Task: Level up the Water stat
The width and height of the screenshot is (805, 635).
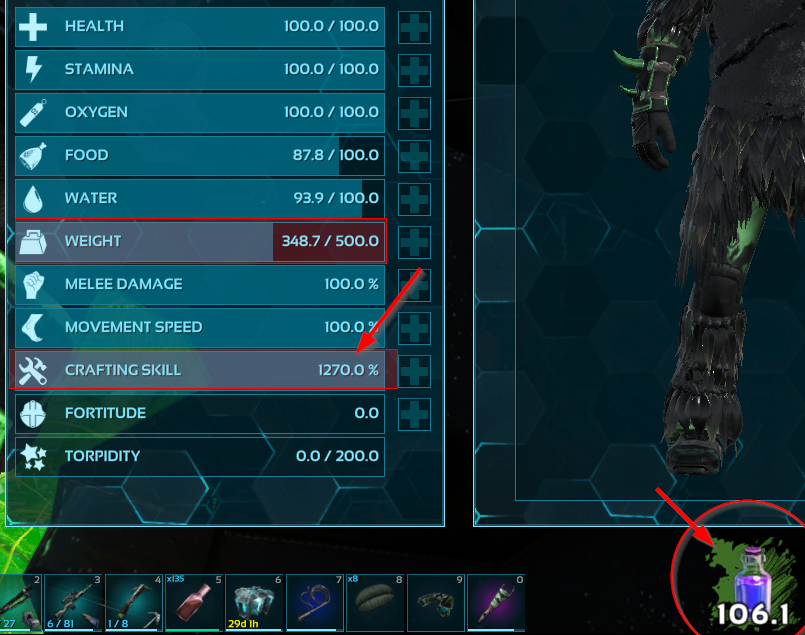Action: 414,199
